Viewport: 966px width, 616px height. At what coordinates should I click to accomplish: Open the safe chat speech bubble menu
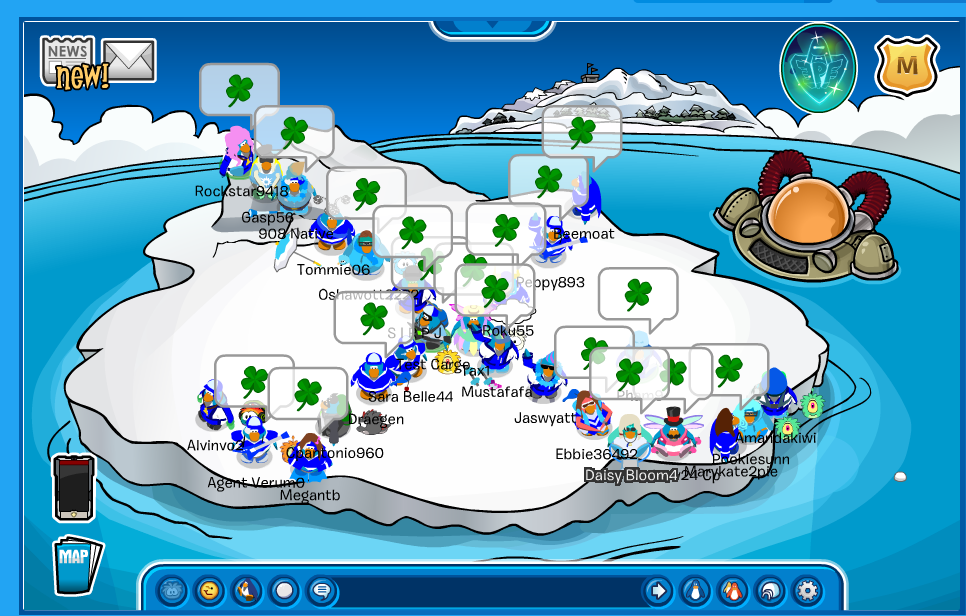tap(319, 590)
